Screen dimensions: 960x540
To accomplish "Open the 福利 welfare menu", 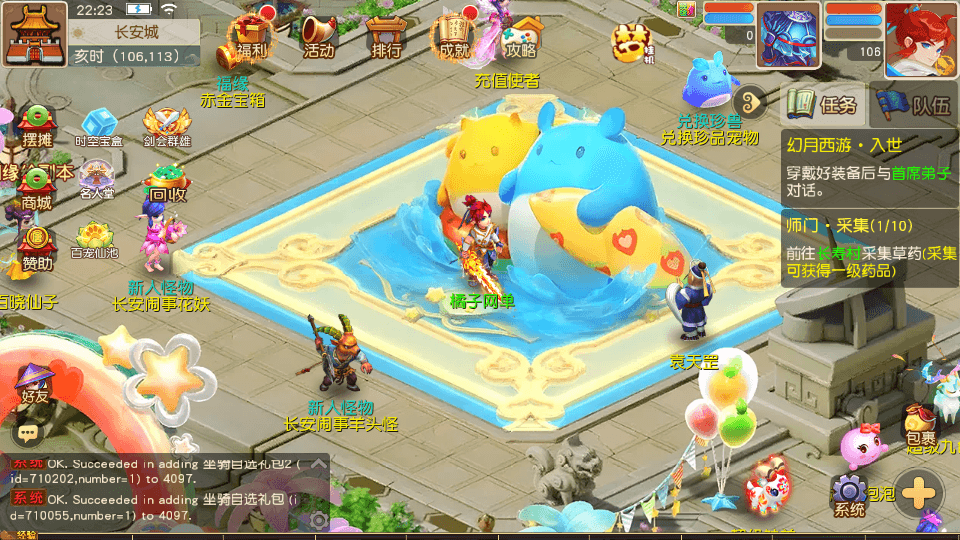I will pyautogui.click(x=252, y=36).
